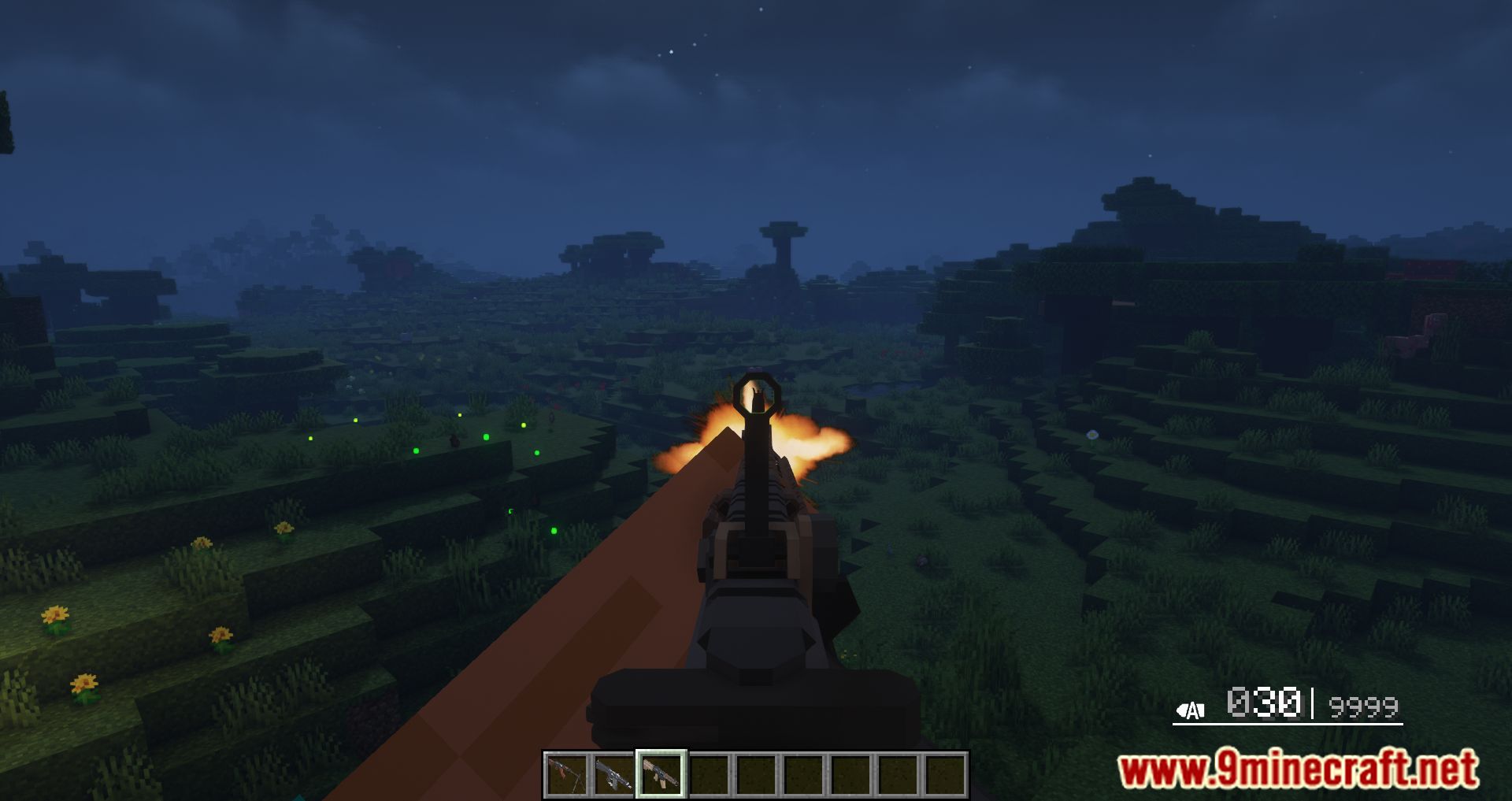Viewport: 1512px width, 801px height.
Task: Click the ammo counter showing 030
Action: tap(1264, 705)
